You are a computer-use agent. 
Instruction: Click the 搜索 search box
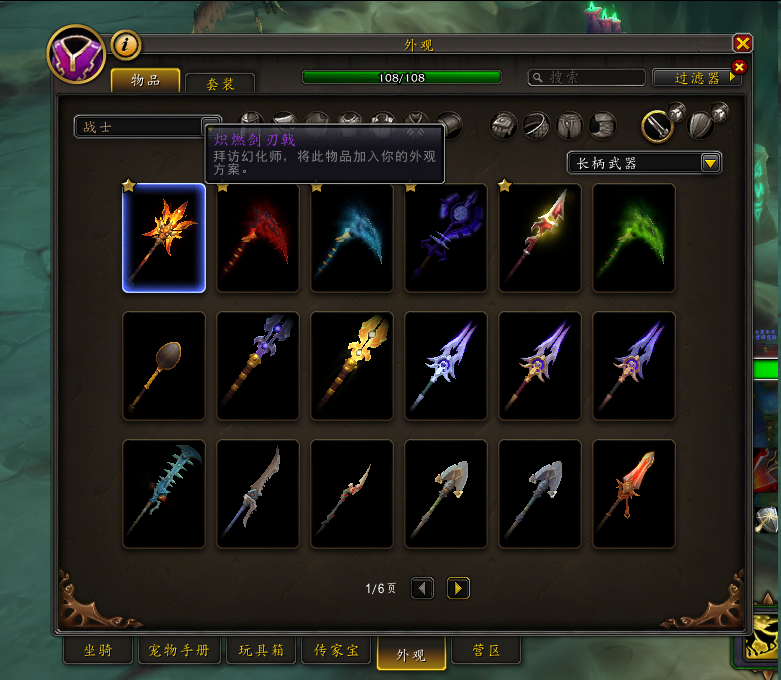[x=588, y=77]
